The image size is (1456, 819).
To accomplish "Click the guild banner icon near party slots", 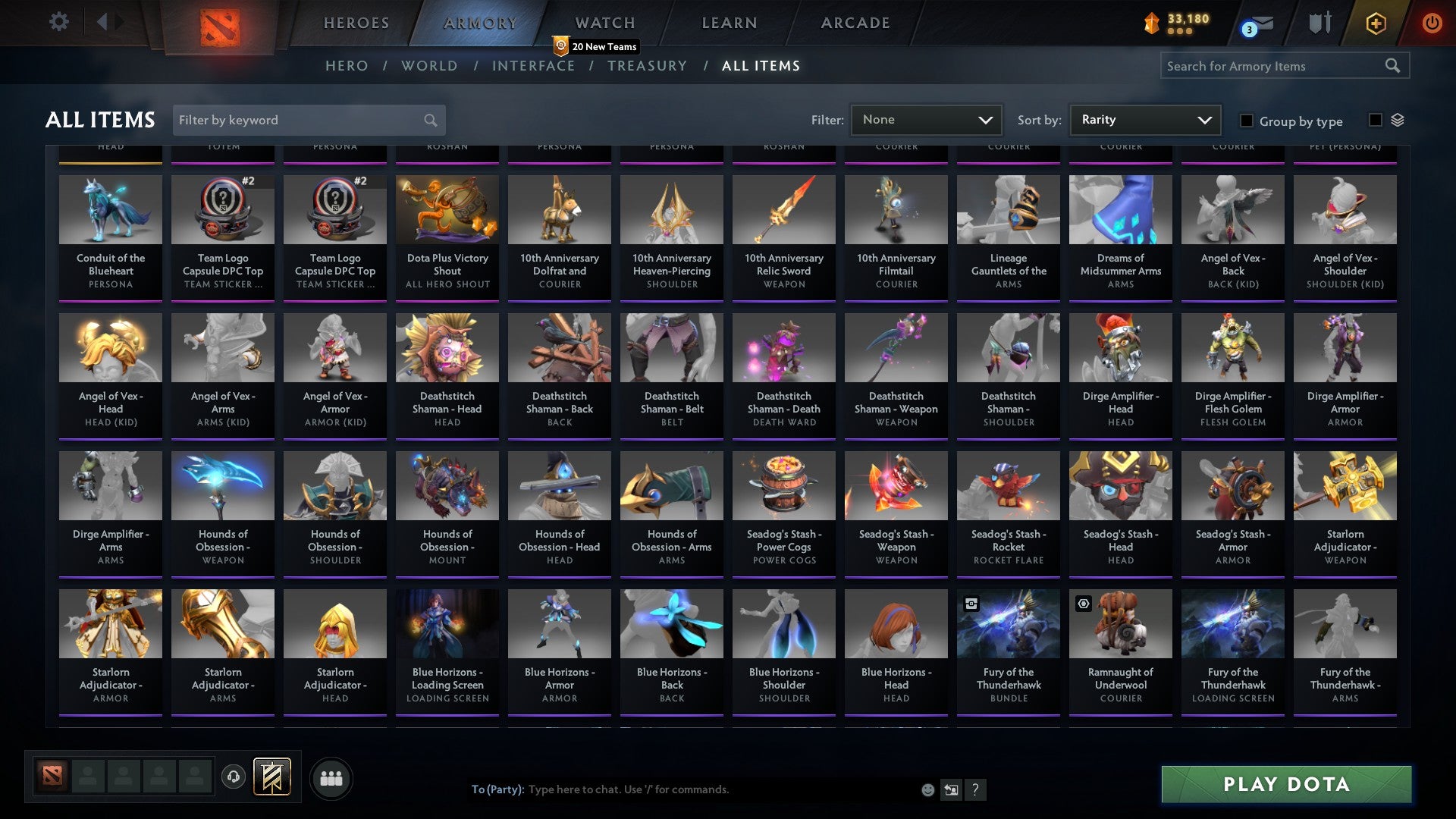I will (273, 777).
